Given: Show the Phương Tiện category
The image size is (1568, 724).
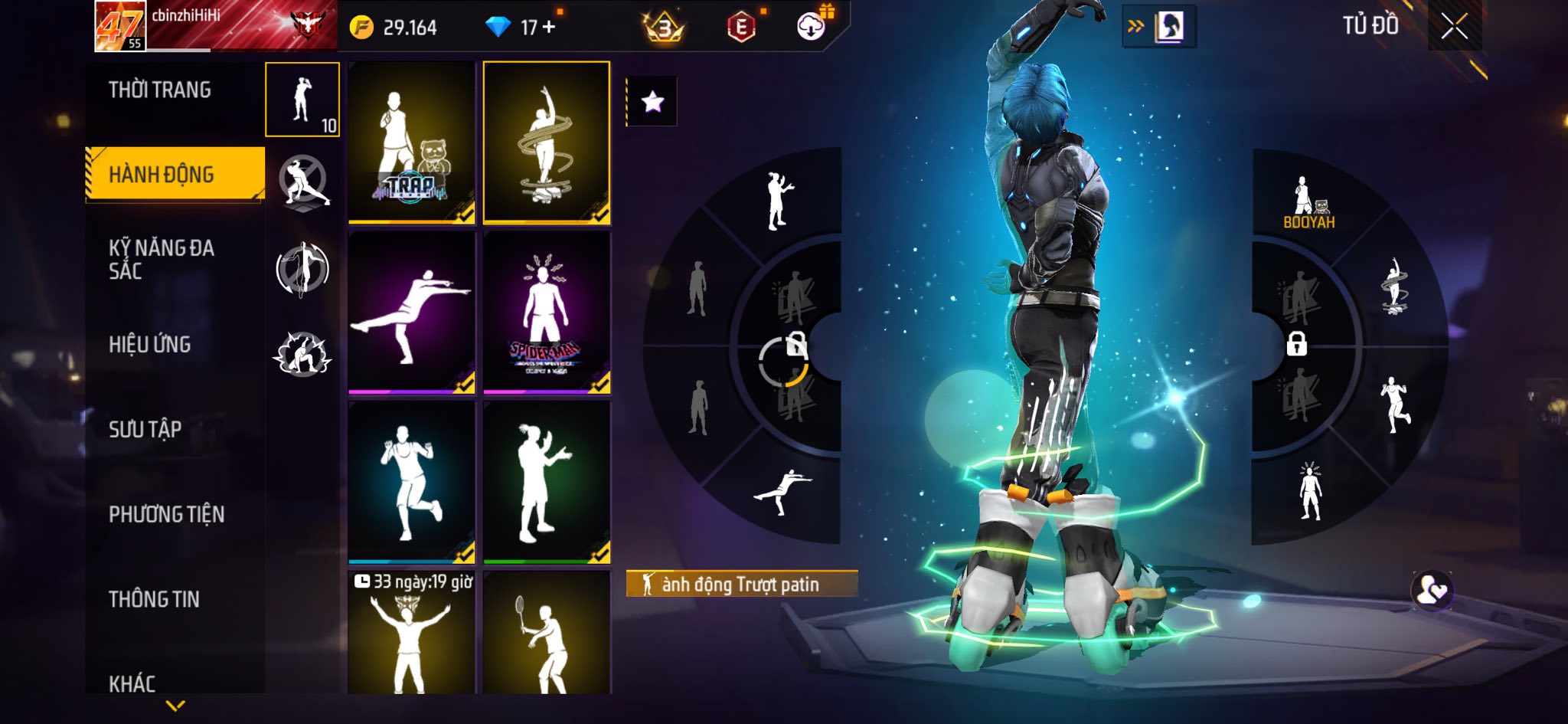Looking at the screenshot, I should [166, 514].
